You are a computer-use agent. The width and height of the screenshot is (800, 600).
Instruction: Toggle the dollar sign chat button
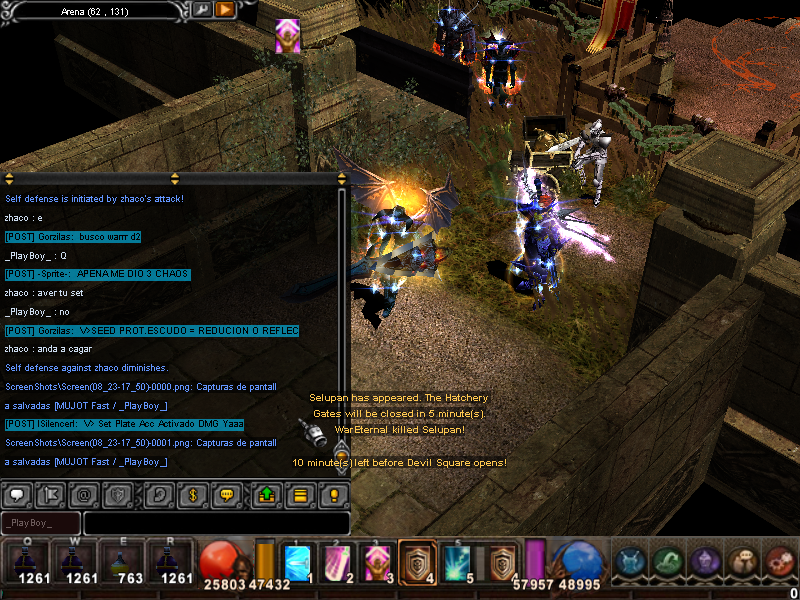tap(192, 494)
